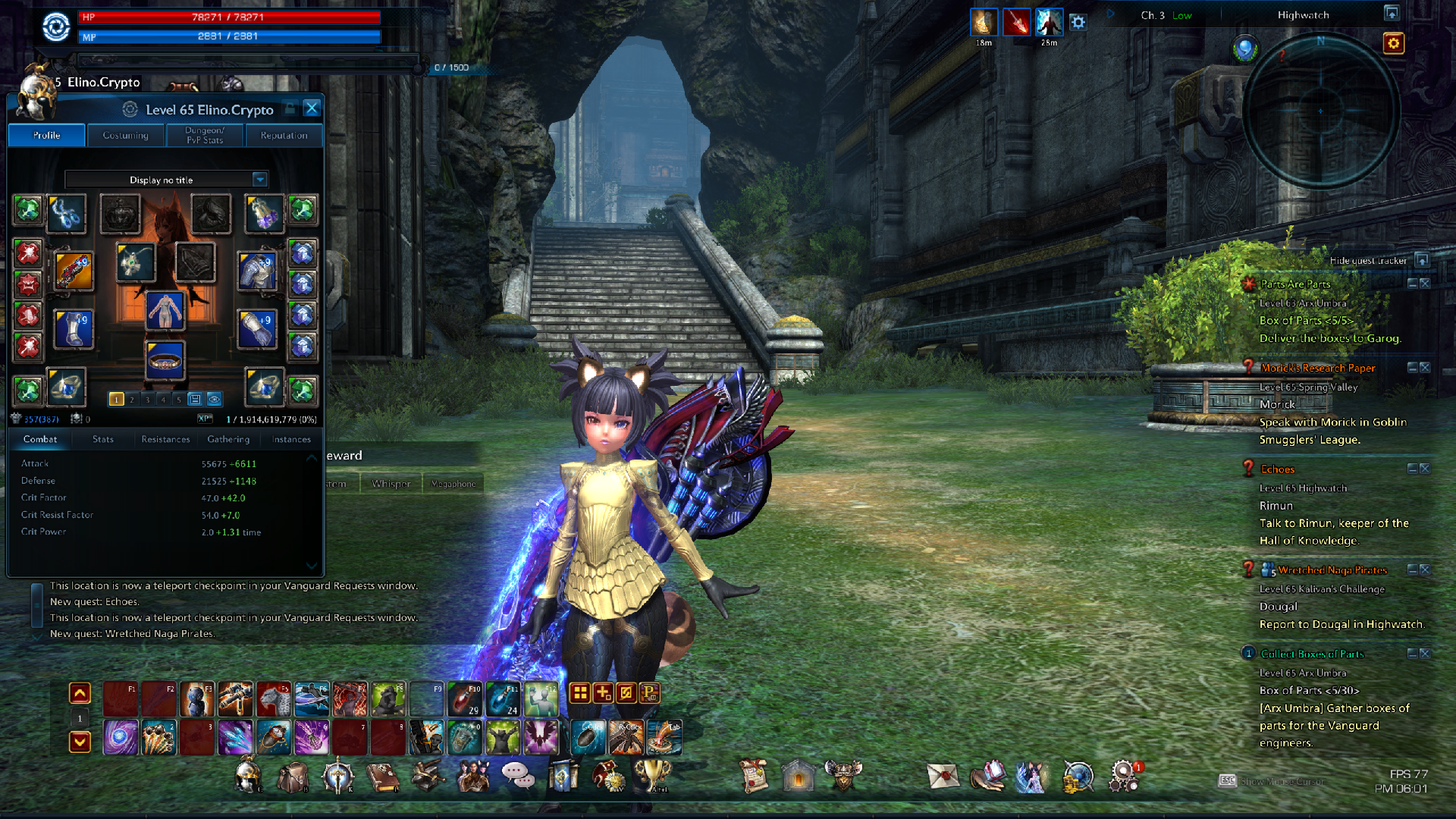Use the red potion on F10

click(464, 699)
